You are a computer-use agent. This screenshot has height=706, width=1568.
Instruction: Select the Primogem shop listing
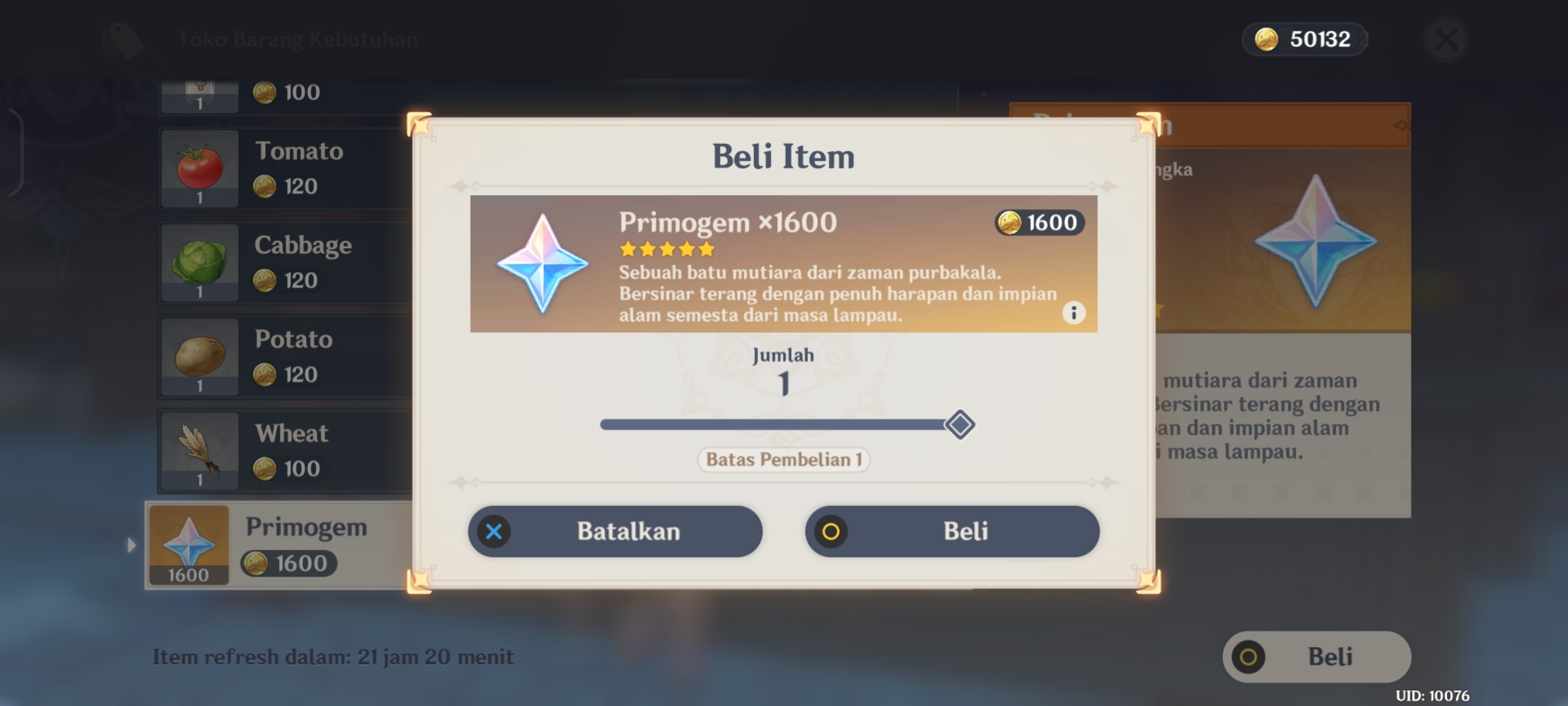tap(278, 545)
